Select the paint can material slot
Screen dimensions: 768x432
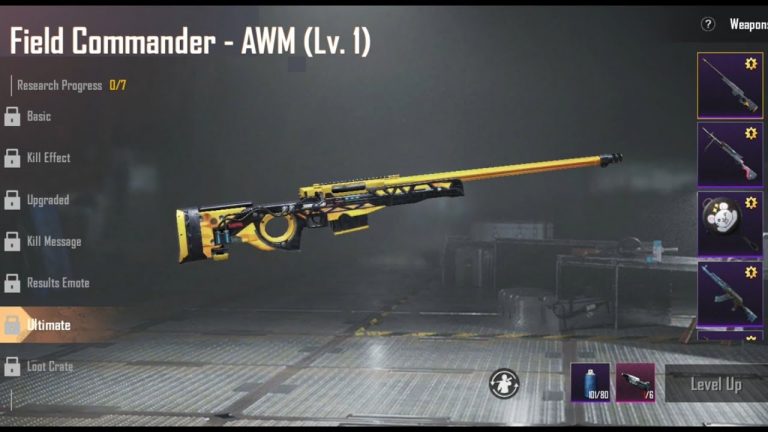pos(590,383)
